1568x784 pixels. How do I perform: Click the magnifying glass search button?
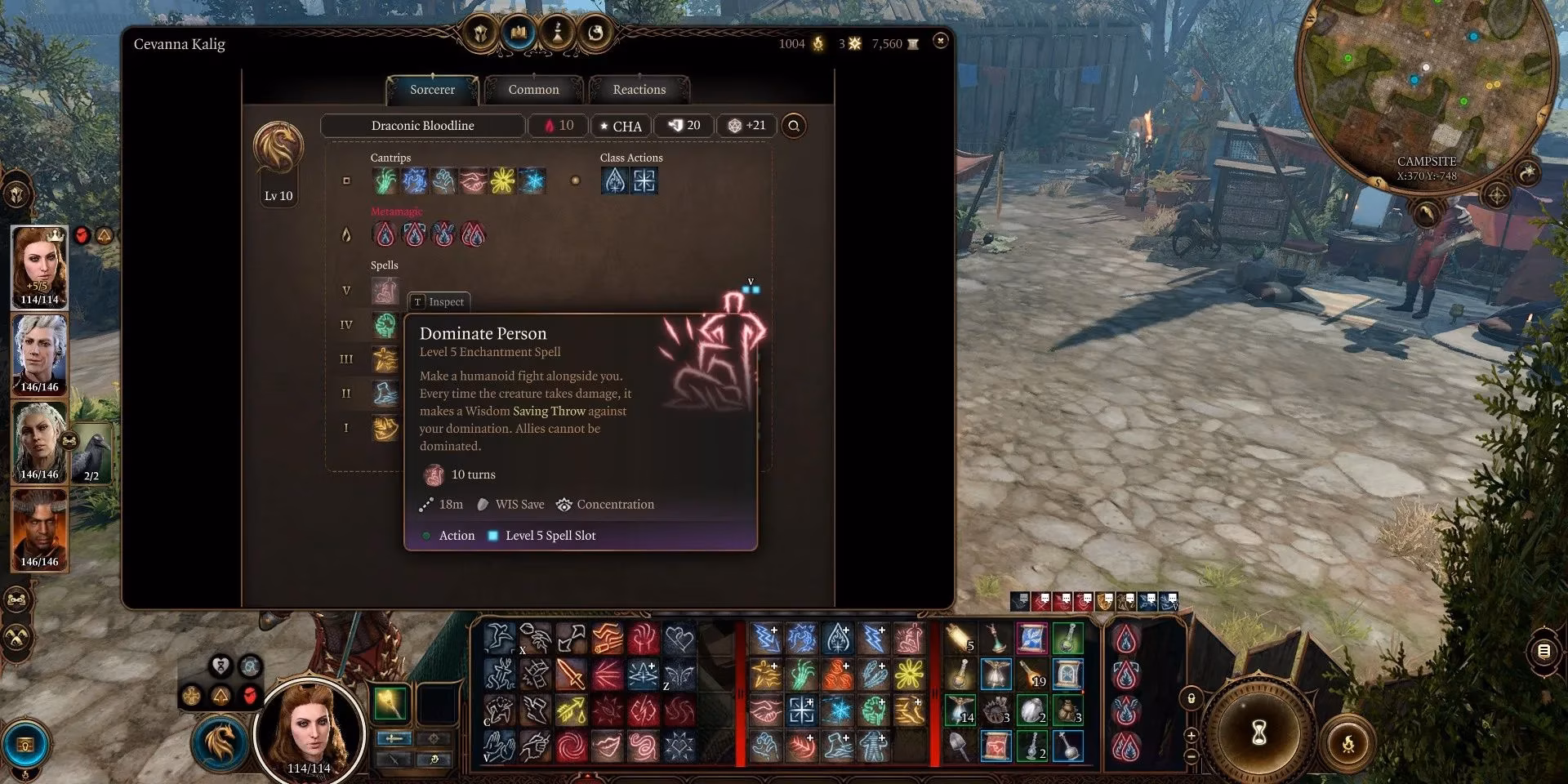coord(793,126)
